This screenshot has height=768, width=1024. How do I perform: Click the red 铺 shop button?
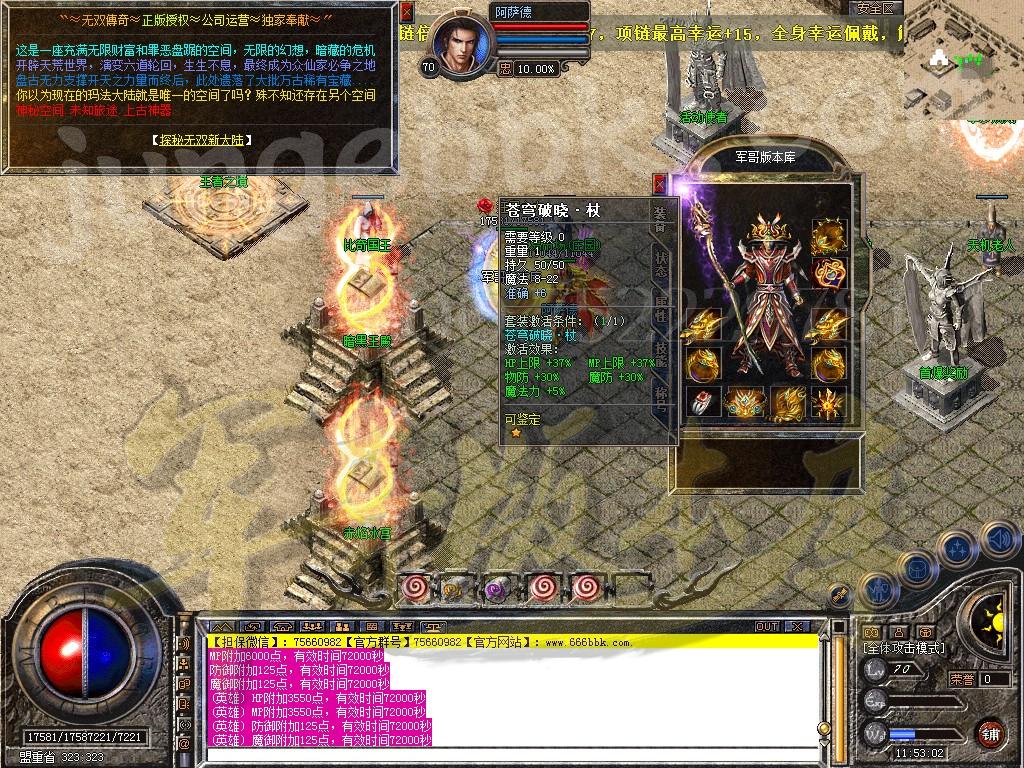(x=990, y=732)
